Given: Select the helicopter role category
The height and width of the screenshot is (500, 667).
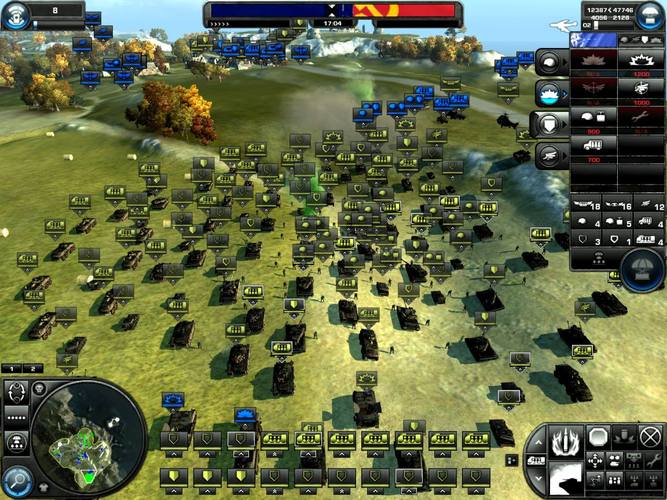Looking at the screenshot, I should [549, 155].
